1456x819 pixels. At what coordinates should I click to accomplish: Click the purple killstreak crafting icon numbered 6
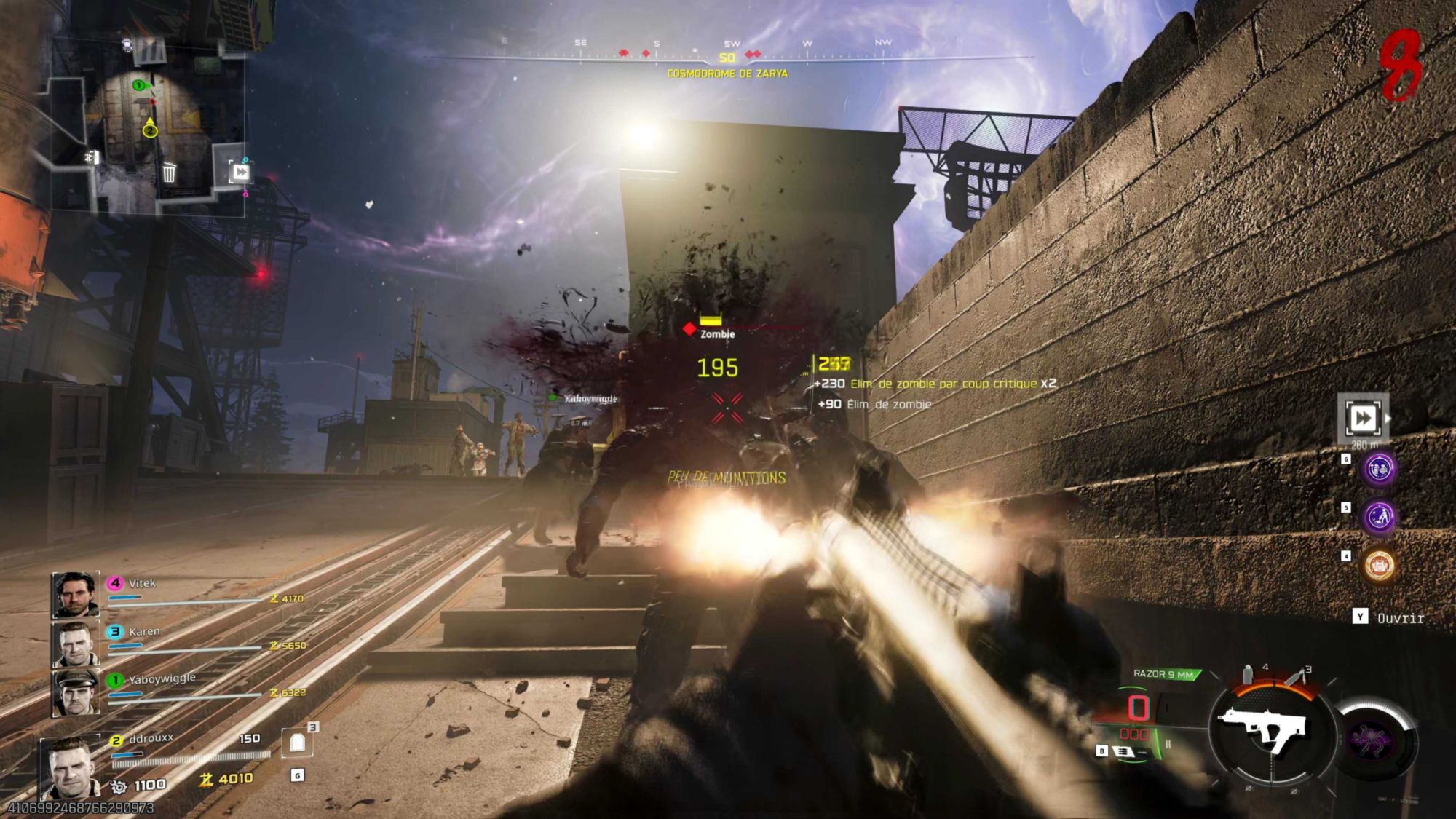[1379, 470]
